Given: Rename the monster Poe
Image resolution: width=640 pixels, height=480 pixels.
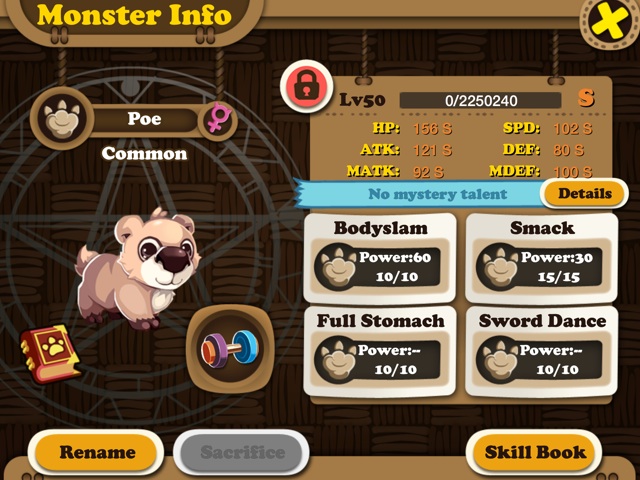Looking at the screenshot, I should [97, 452].
